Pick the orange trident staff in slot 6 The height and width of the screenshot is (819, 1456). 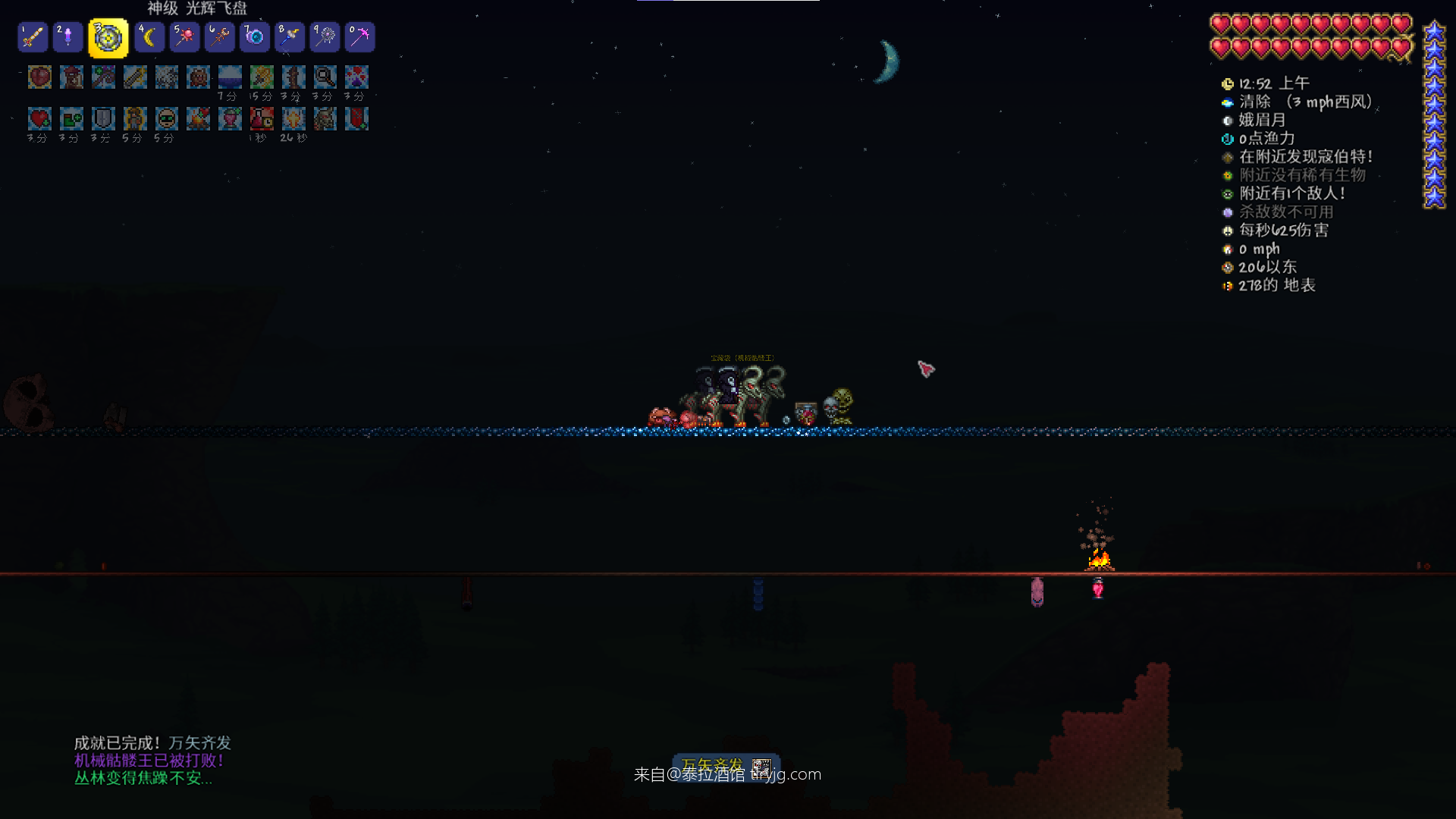click(219, 37)
